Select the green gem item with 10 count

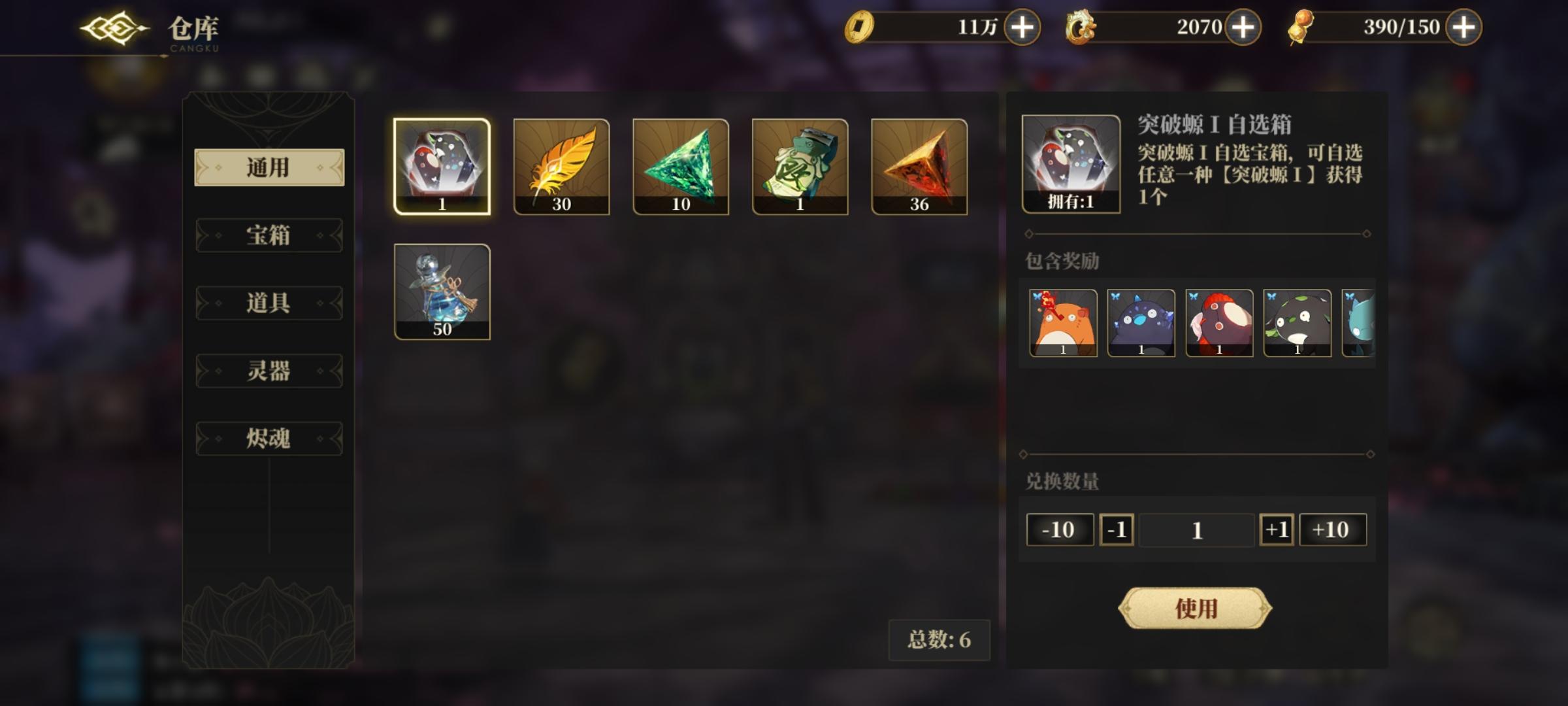(x=679, y=165)
